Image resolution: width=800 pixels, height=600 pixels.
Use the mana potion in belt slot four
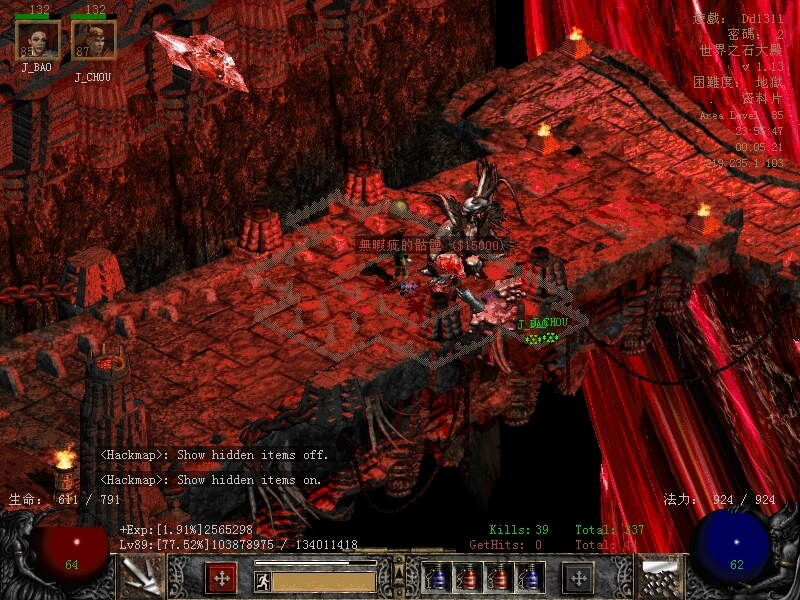pyautogui.click(x=530, y=579)
